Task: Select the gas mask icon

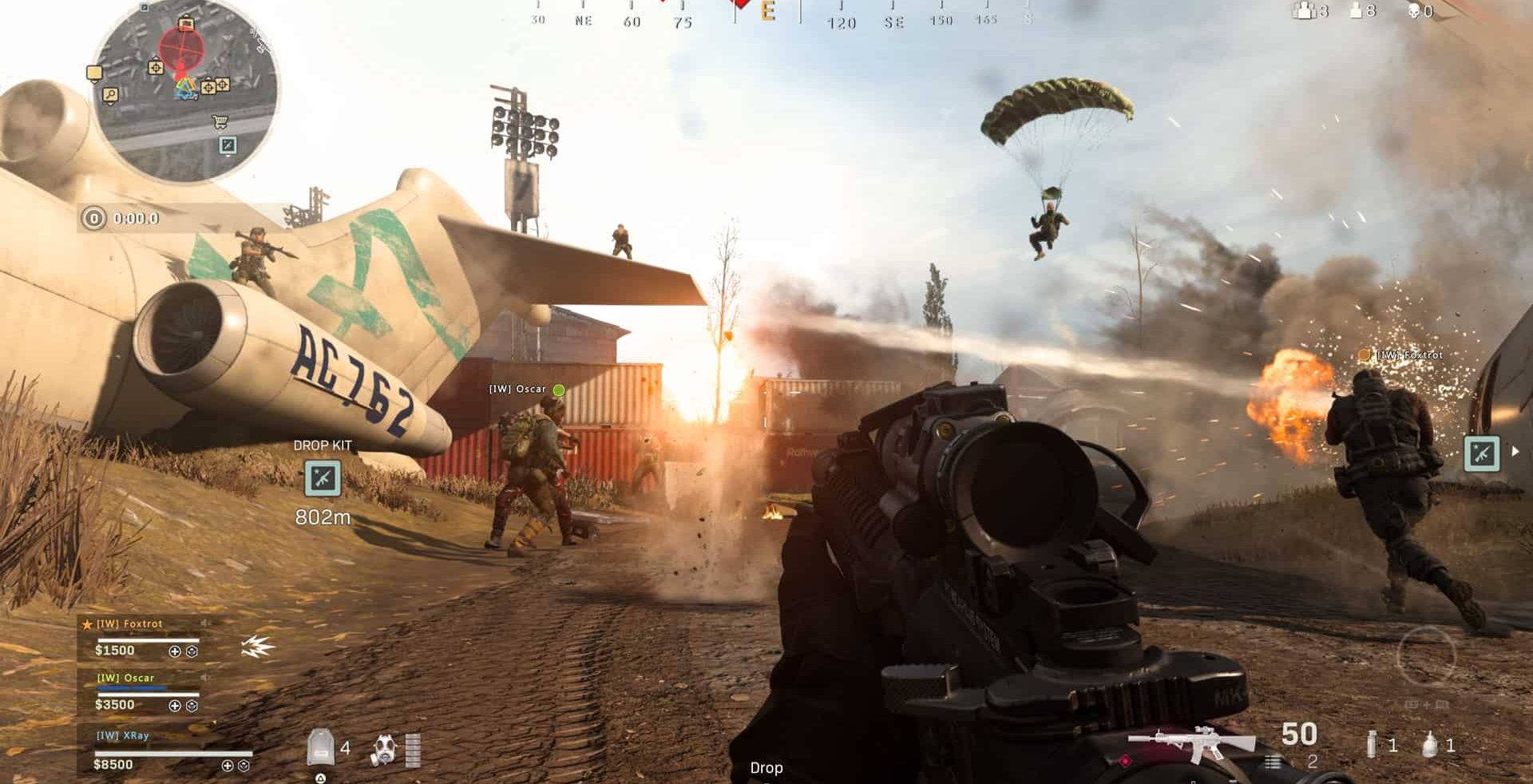Action: point(385,750)
